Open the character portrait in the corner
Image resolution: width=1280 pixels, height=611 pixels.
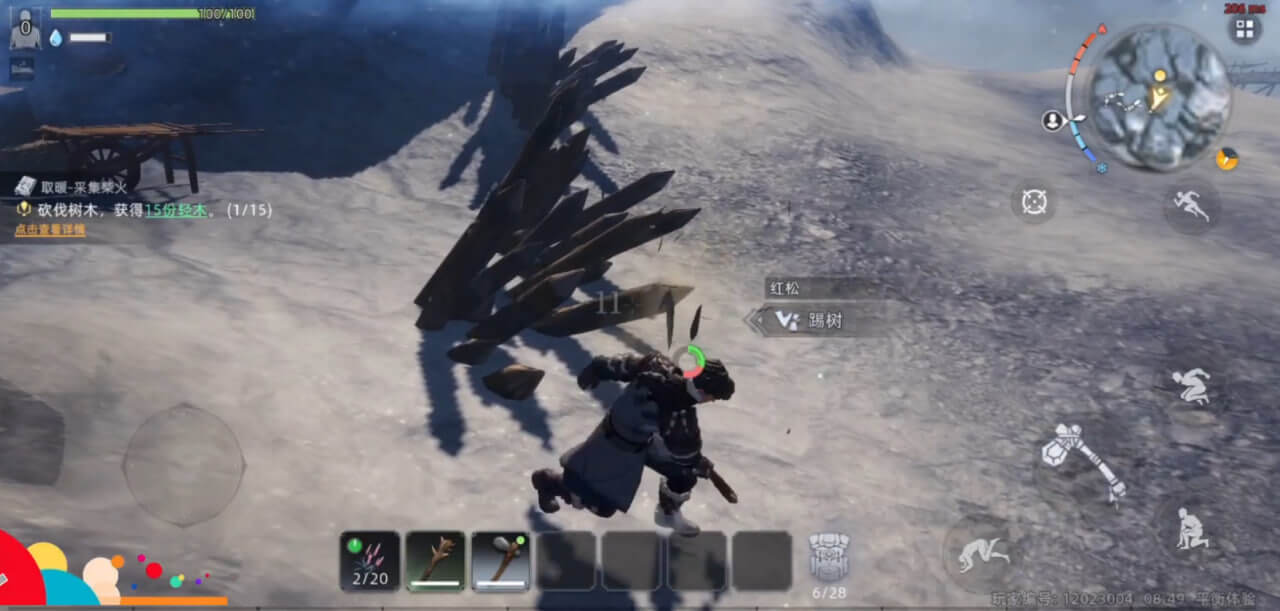click(x=25, y=28)
